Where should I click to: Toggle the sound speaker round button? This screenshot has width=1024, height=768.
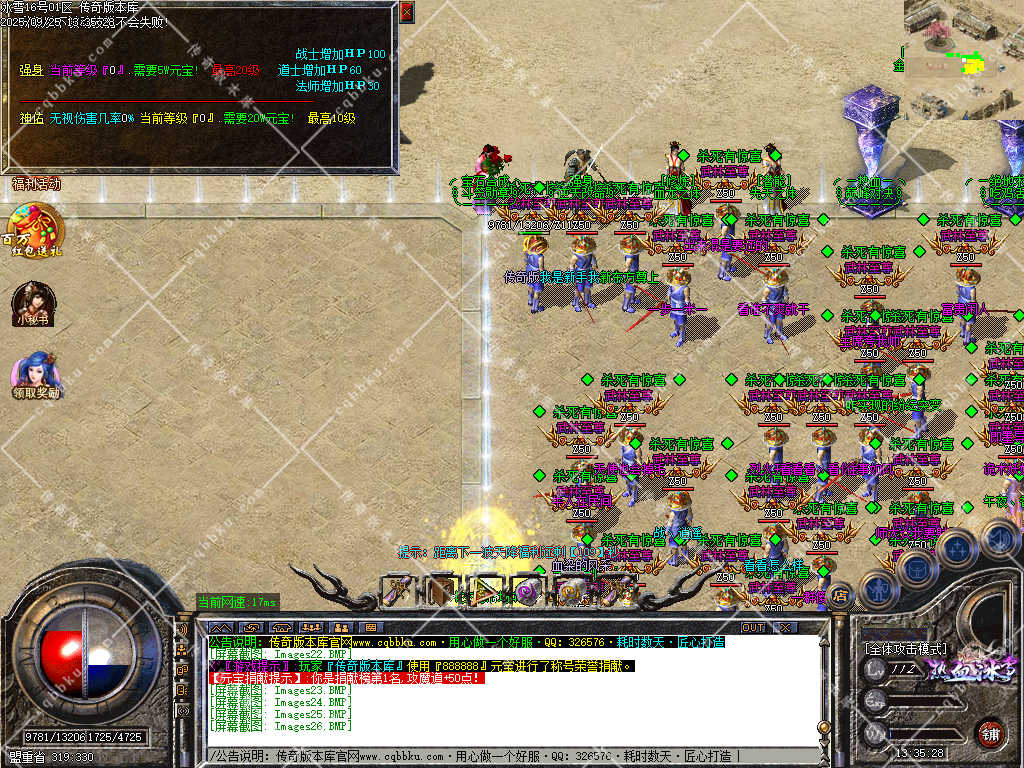[999, 538]
